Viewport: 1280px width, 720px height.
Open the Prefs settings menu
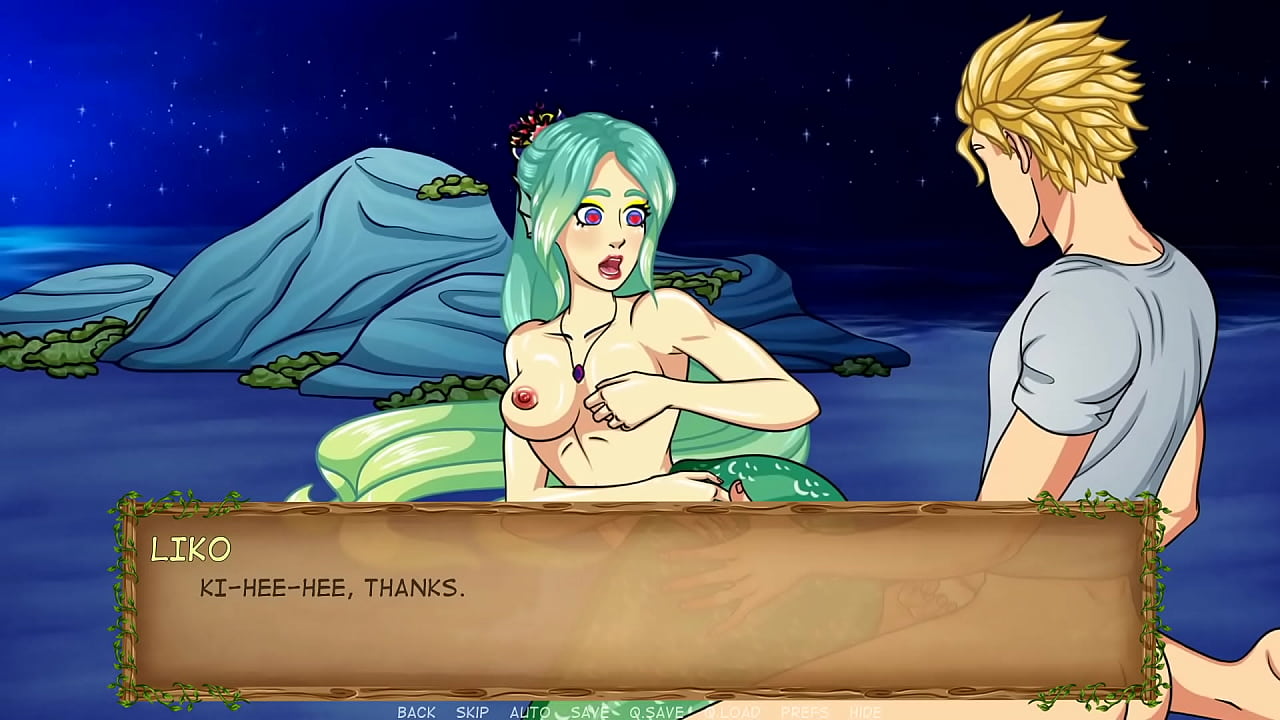click(804, 712)
